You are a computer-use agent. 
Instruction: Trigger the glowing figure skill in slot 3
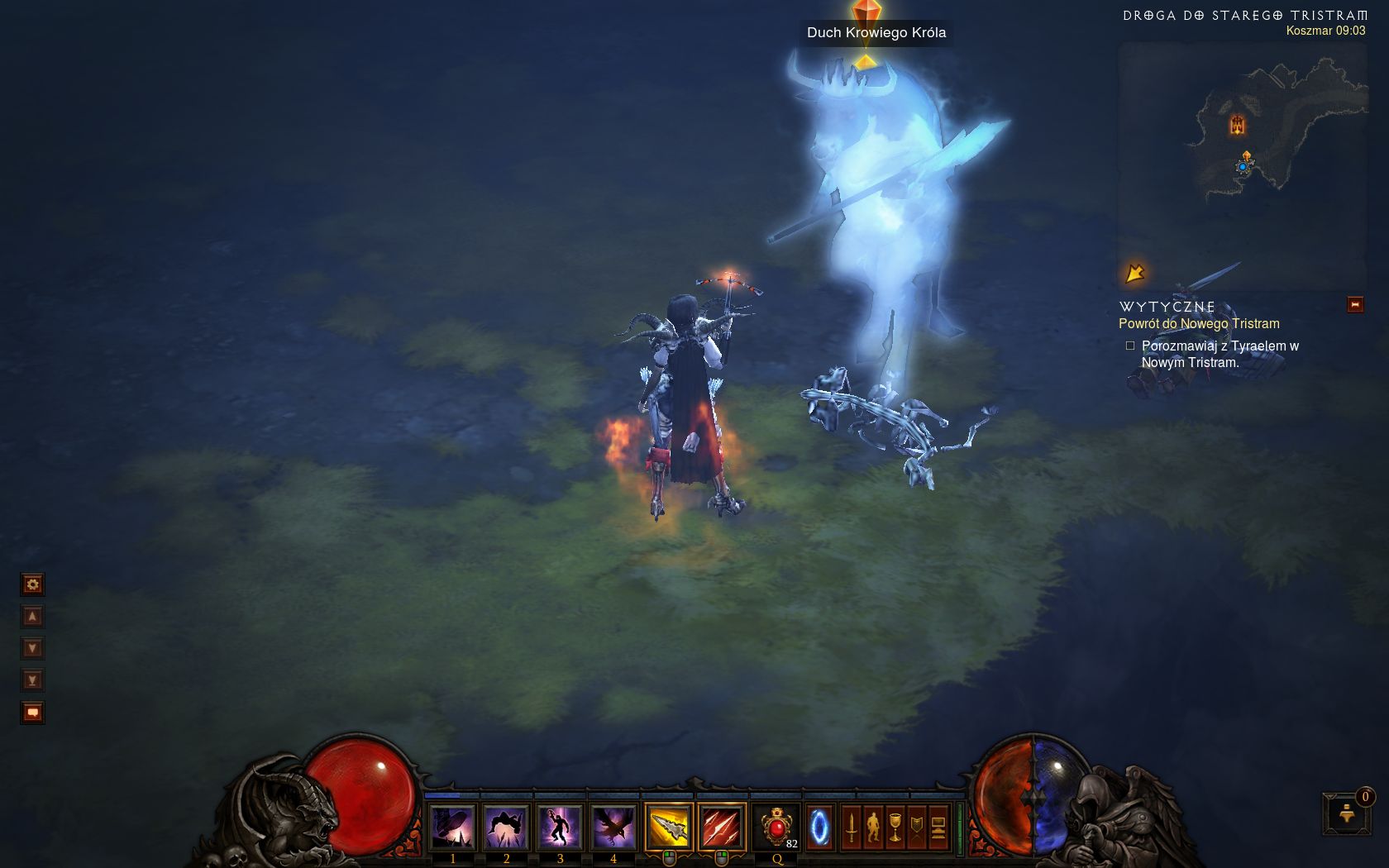tap(560, 827)
